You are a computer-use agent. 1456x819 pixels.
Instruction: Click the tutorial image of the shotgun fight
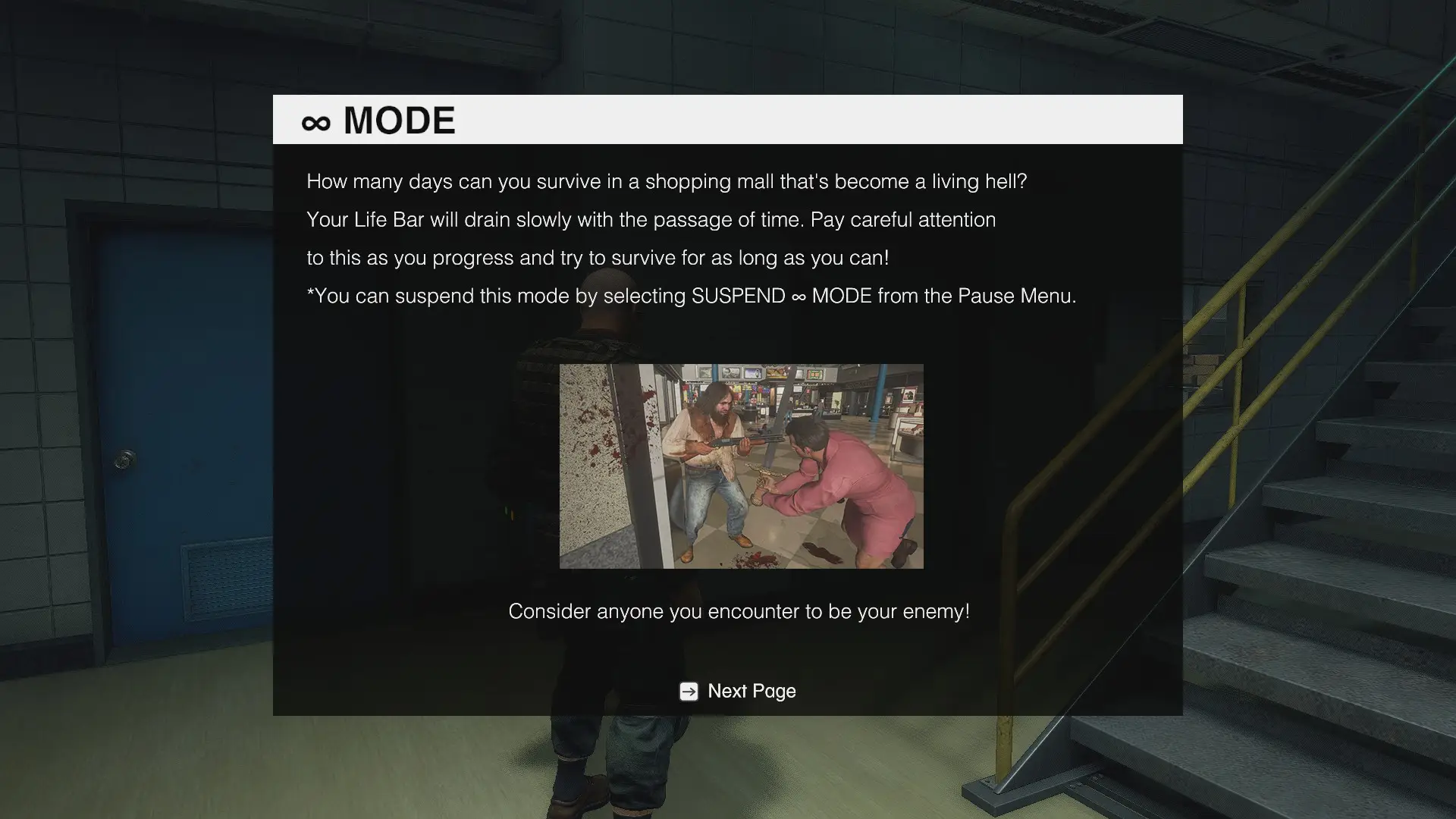[741, 466]
